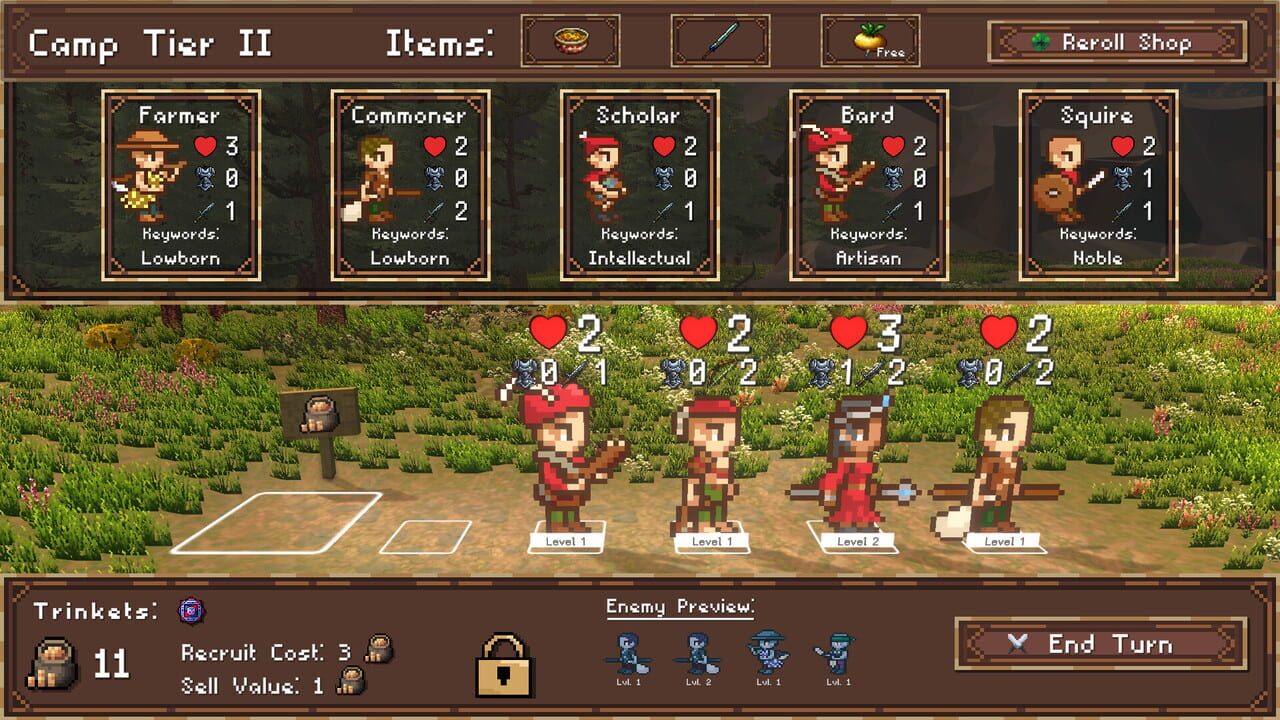1280x720 pixels.
Task: Click the clover icon on Reroll Shop
Action: [x=1042, y=42]
